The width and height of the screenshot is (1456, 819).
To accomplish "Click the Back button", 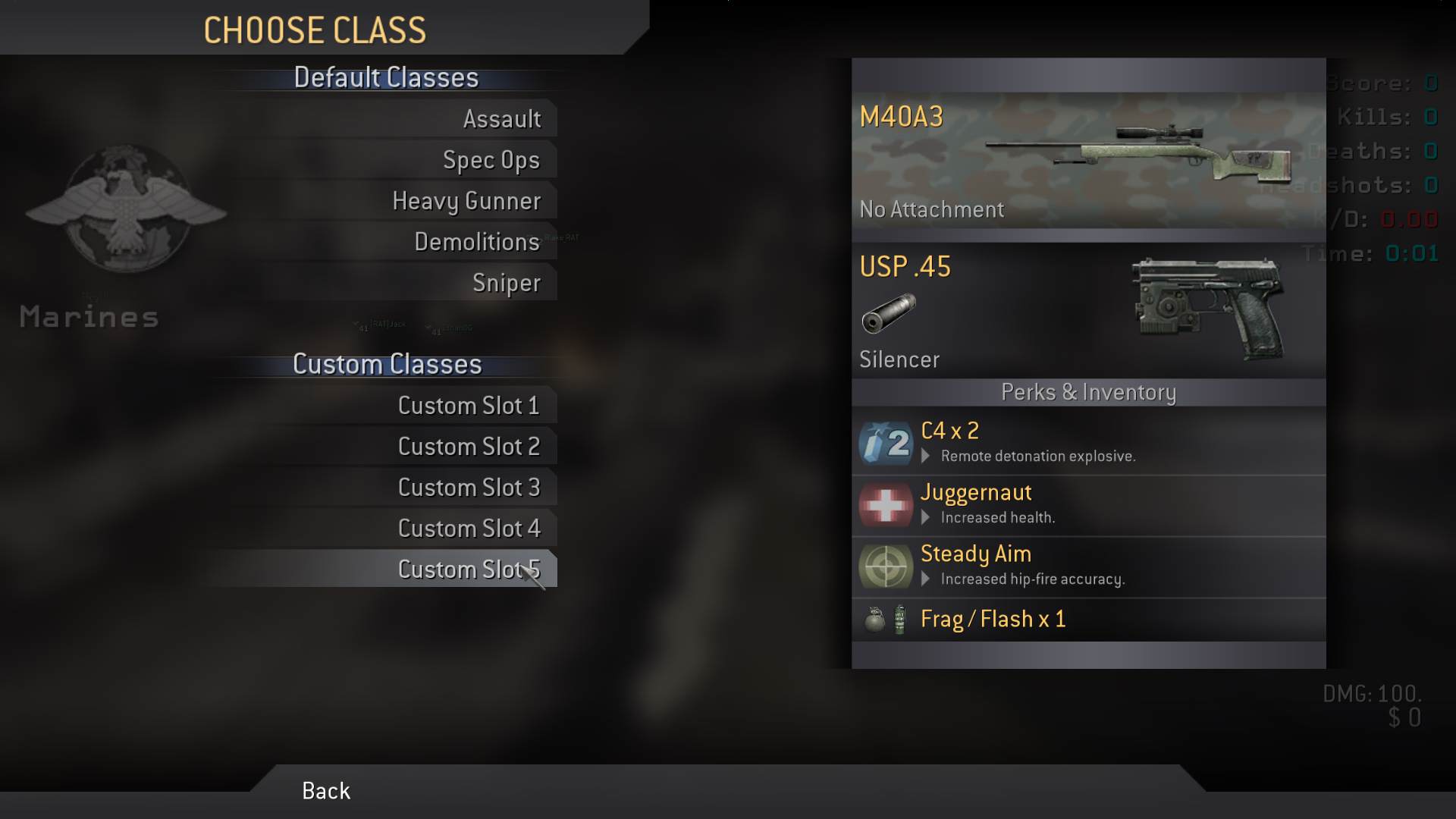I will point(326,791).
